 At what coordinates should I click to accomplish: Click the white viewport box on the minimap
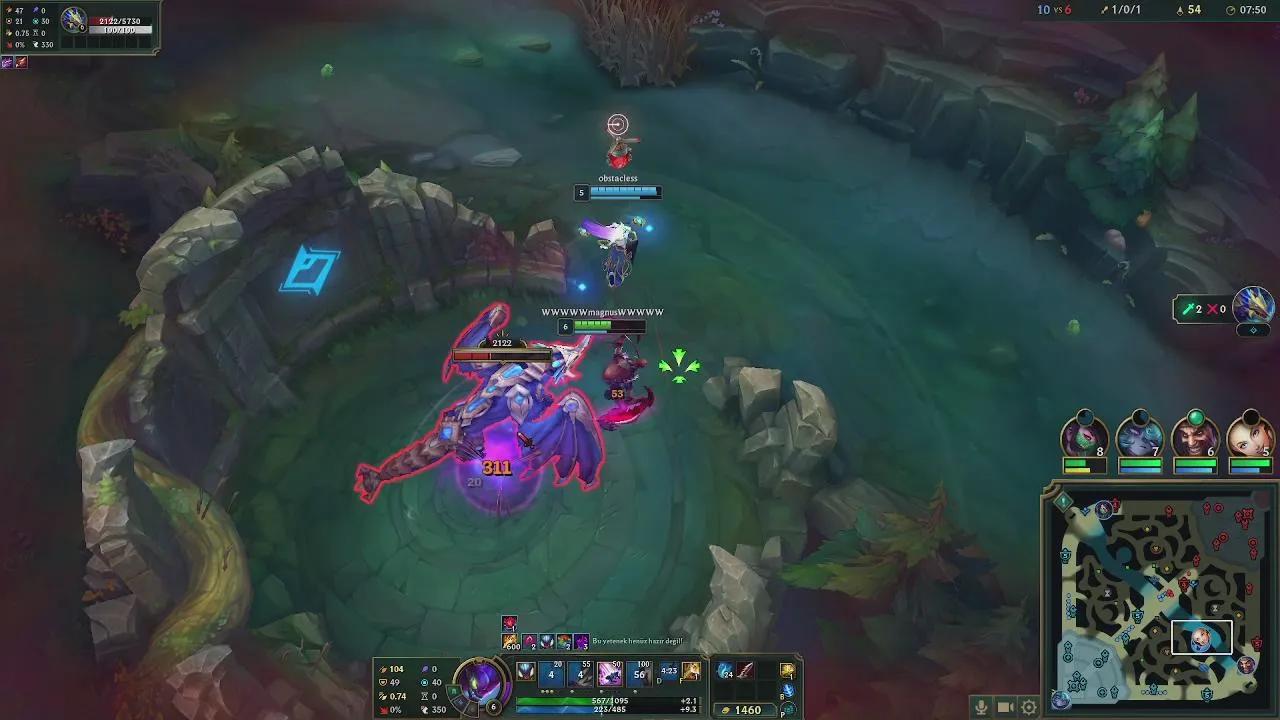[x=1201, y=637]
